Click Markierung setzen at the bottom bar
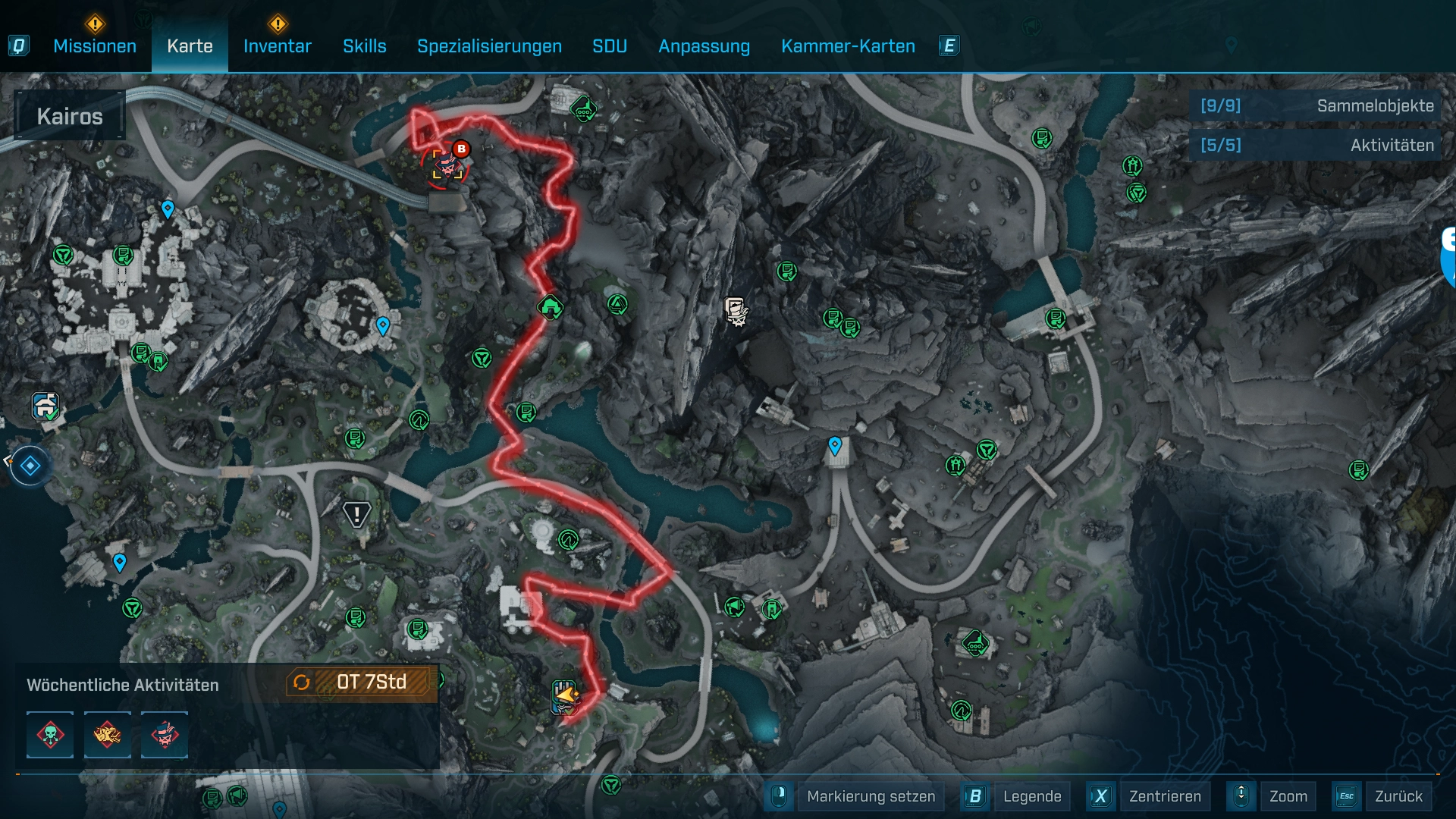1456x819 pixels. pos(871,796)
